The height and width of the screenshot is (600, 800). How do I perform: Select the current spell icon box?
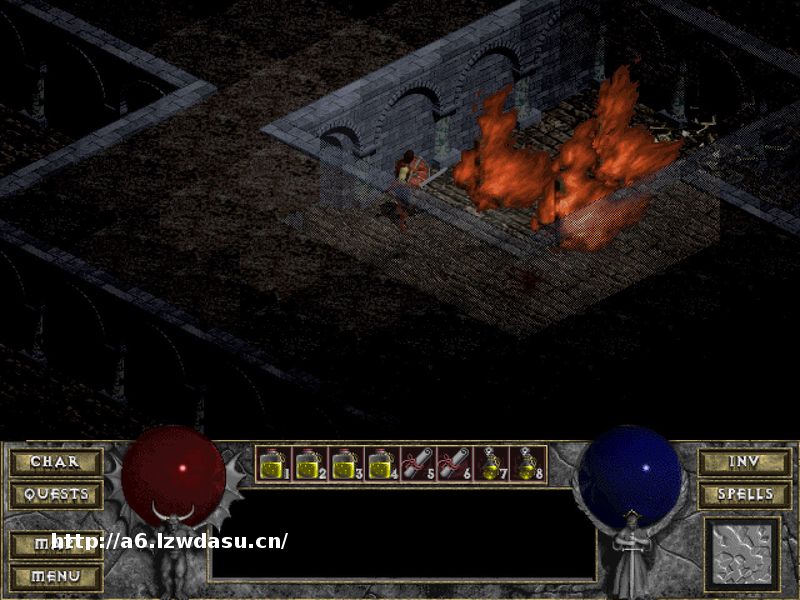coord(742,553)
